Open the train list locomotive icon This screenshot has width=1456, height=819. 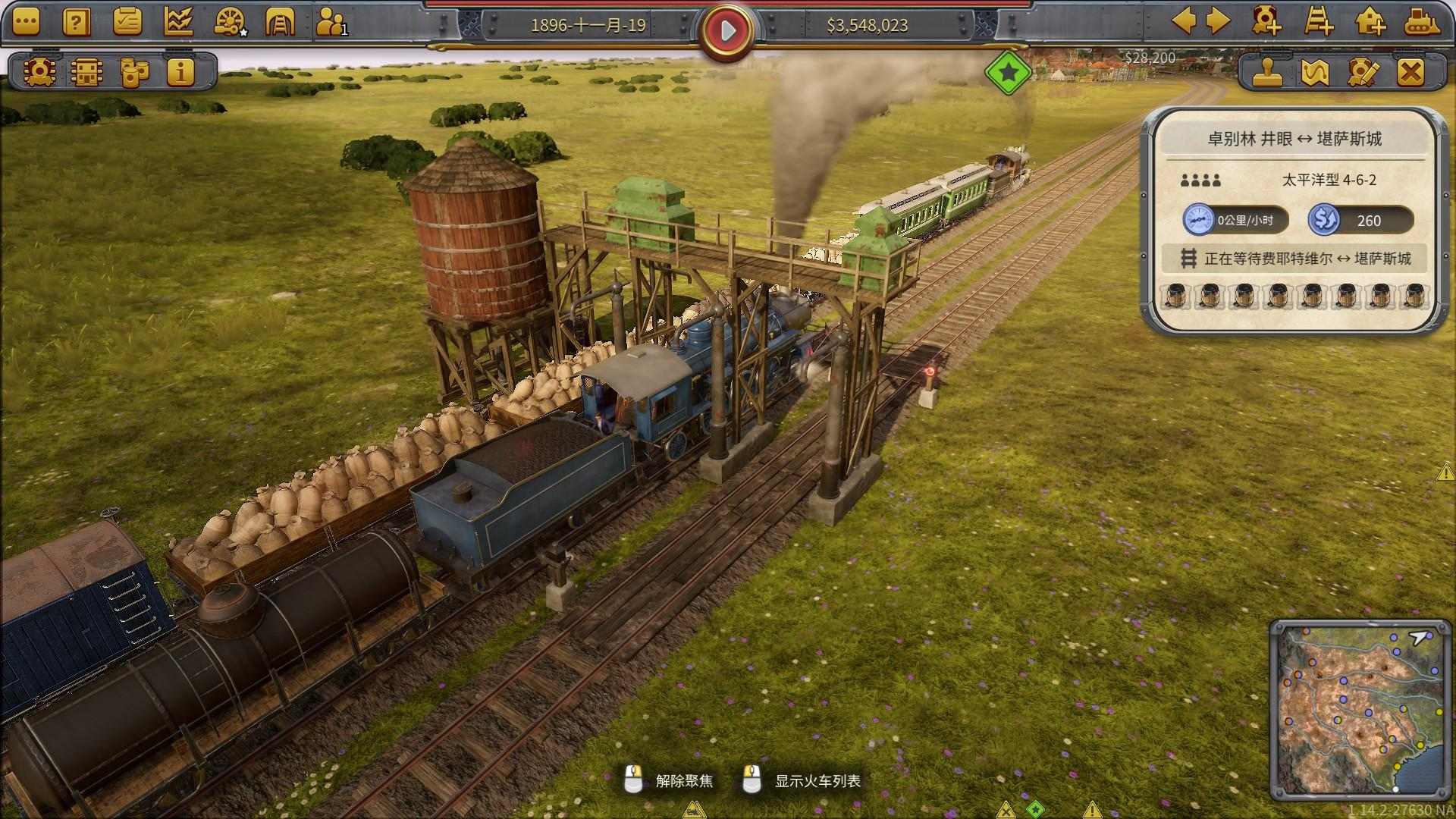[39, 73]
